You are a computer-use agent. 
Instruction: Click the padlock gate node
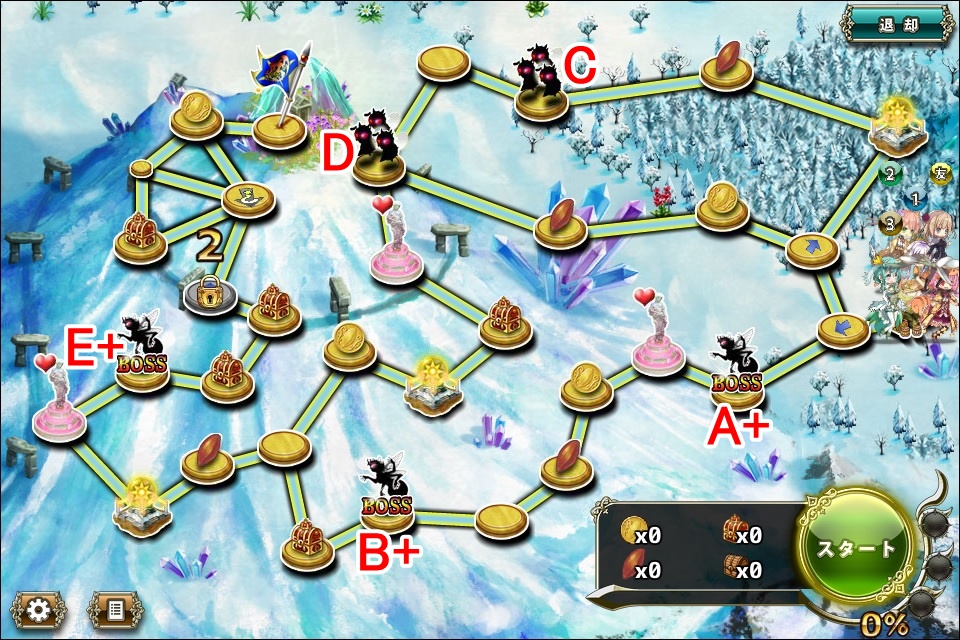click(211, 293)
